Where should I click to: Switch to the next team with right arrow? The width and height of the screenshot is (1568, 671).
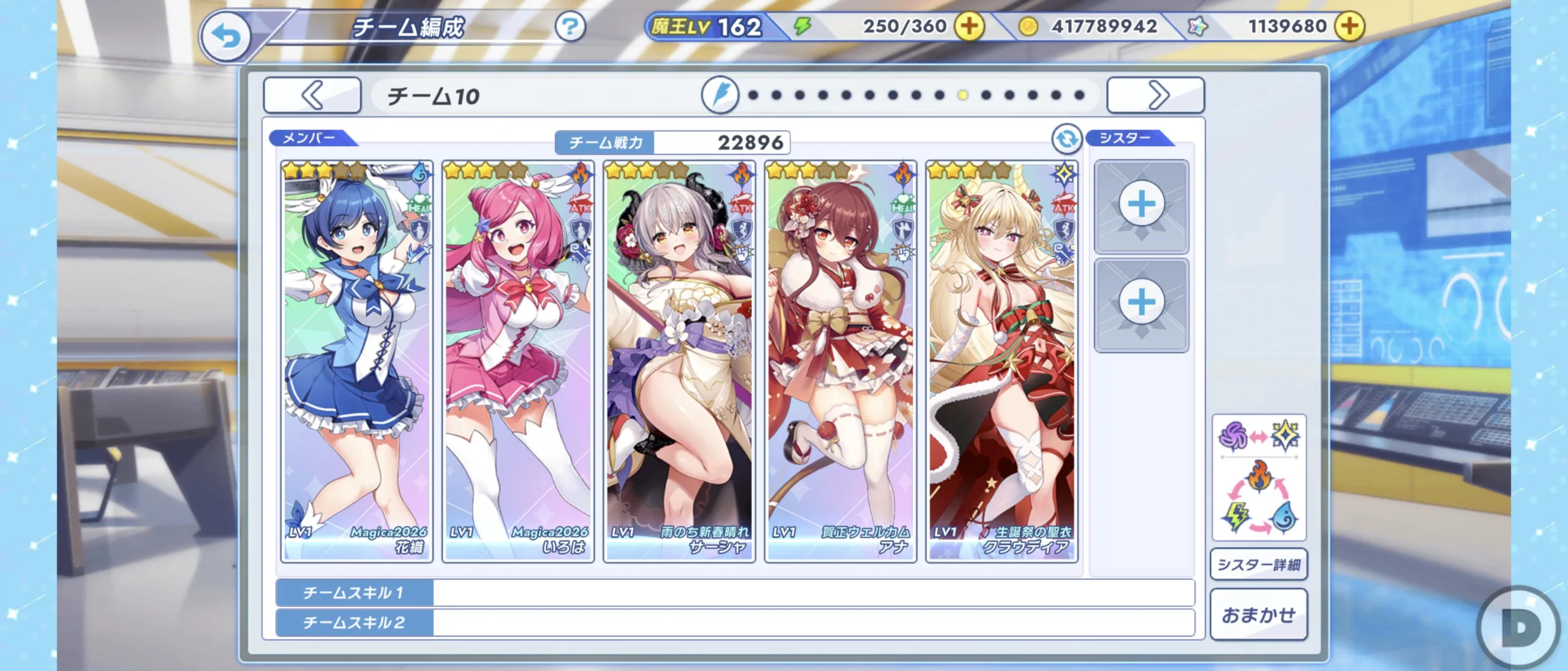[1156, 96]
